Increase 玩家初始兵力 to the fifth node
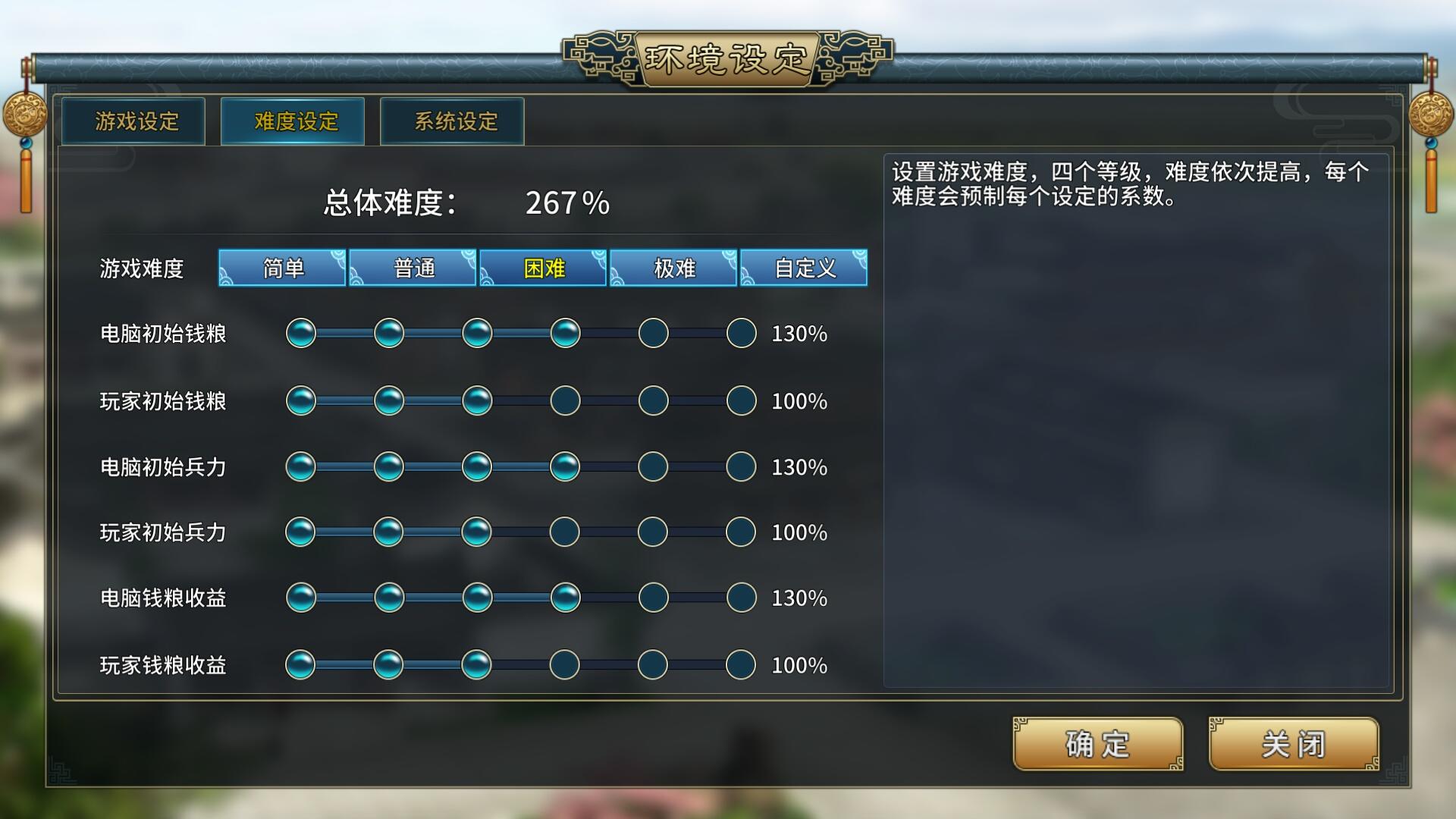This screenshot has width=1456, height=819. (x=653, y=532)
